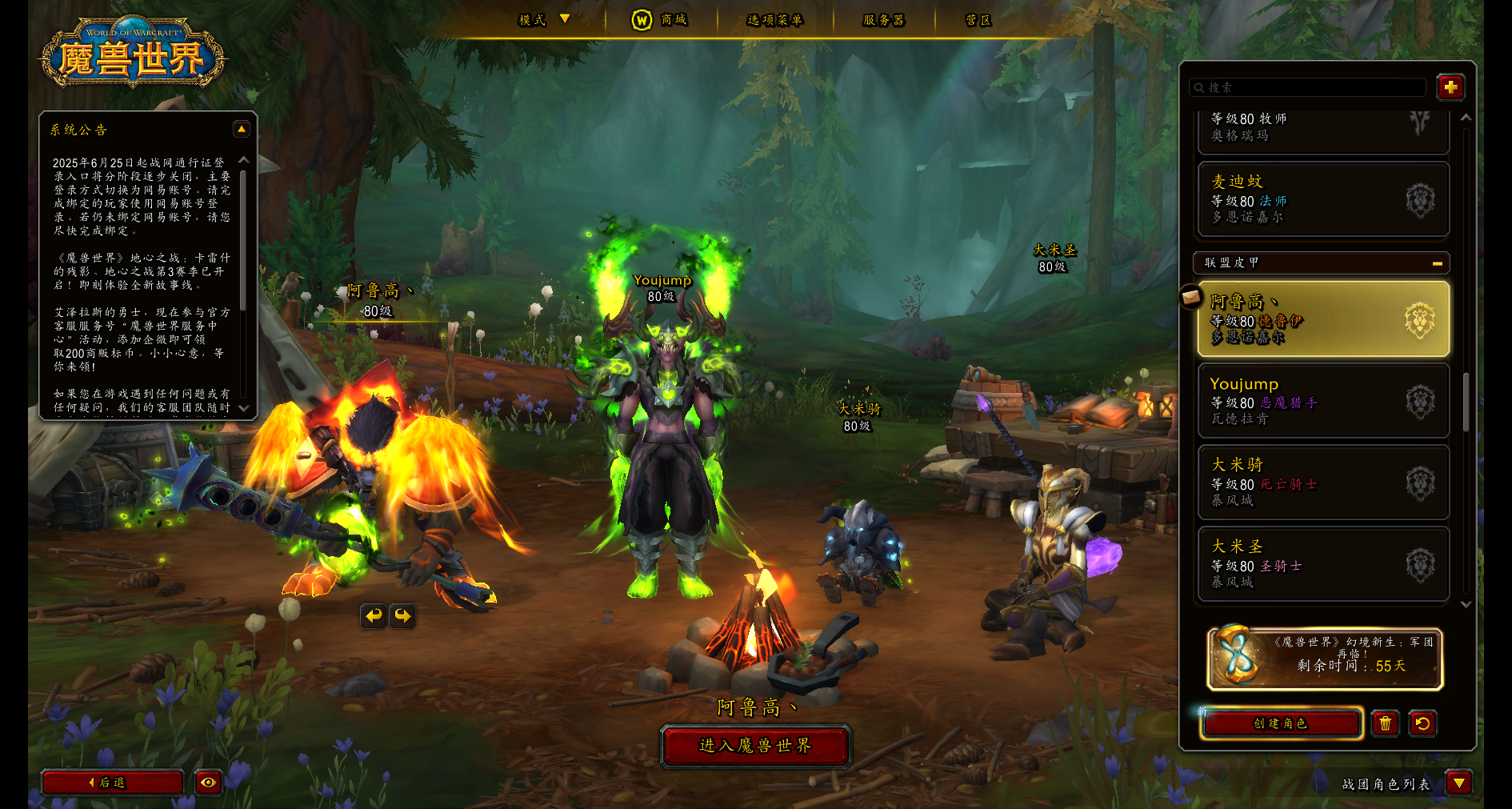Open the 战团角色列表 dropdown arrow
This screenshot has height=809, width=1512.
coord(1459,783)
